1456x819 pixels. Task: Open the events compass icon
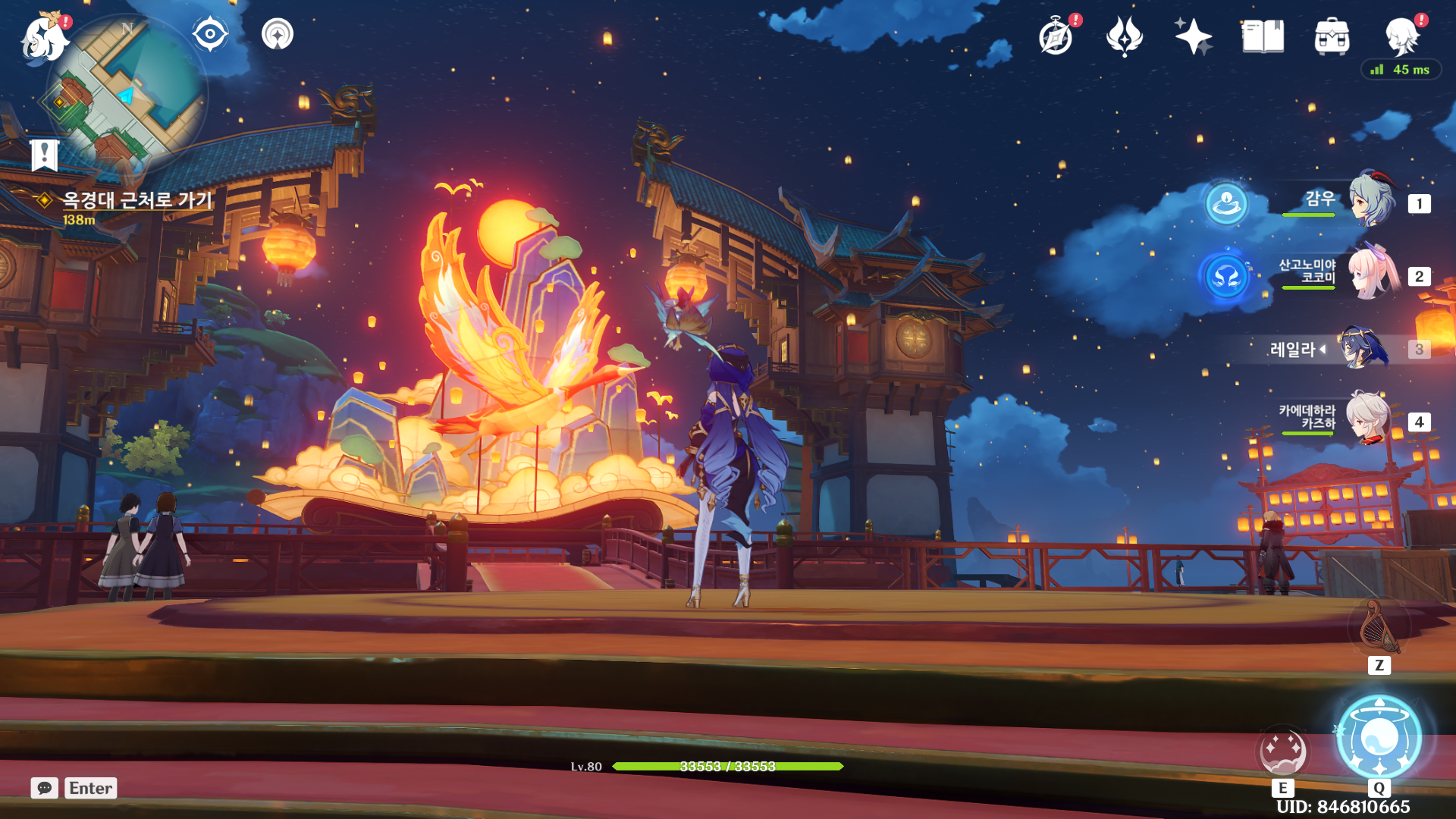click(1056, 36)
